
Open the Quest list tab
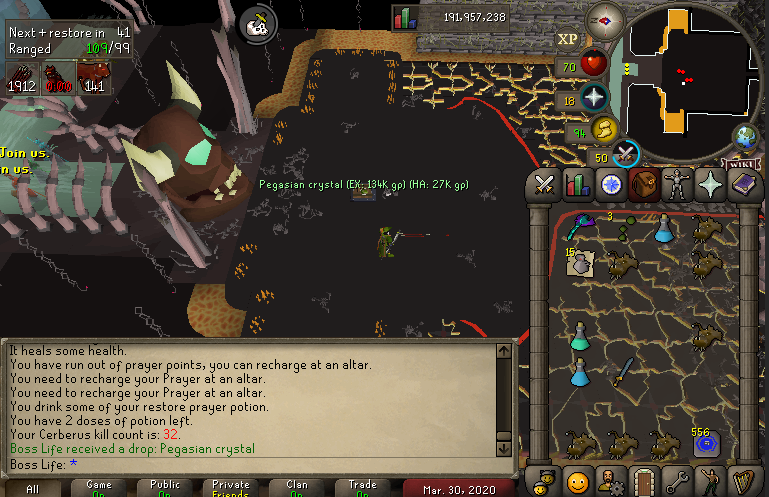[x=611, y=185]
